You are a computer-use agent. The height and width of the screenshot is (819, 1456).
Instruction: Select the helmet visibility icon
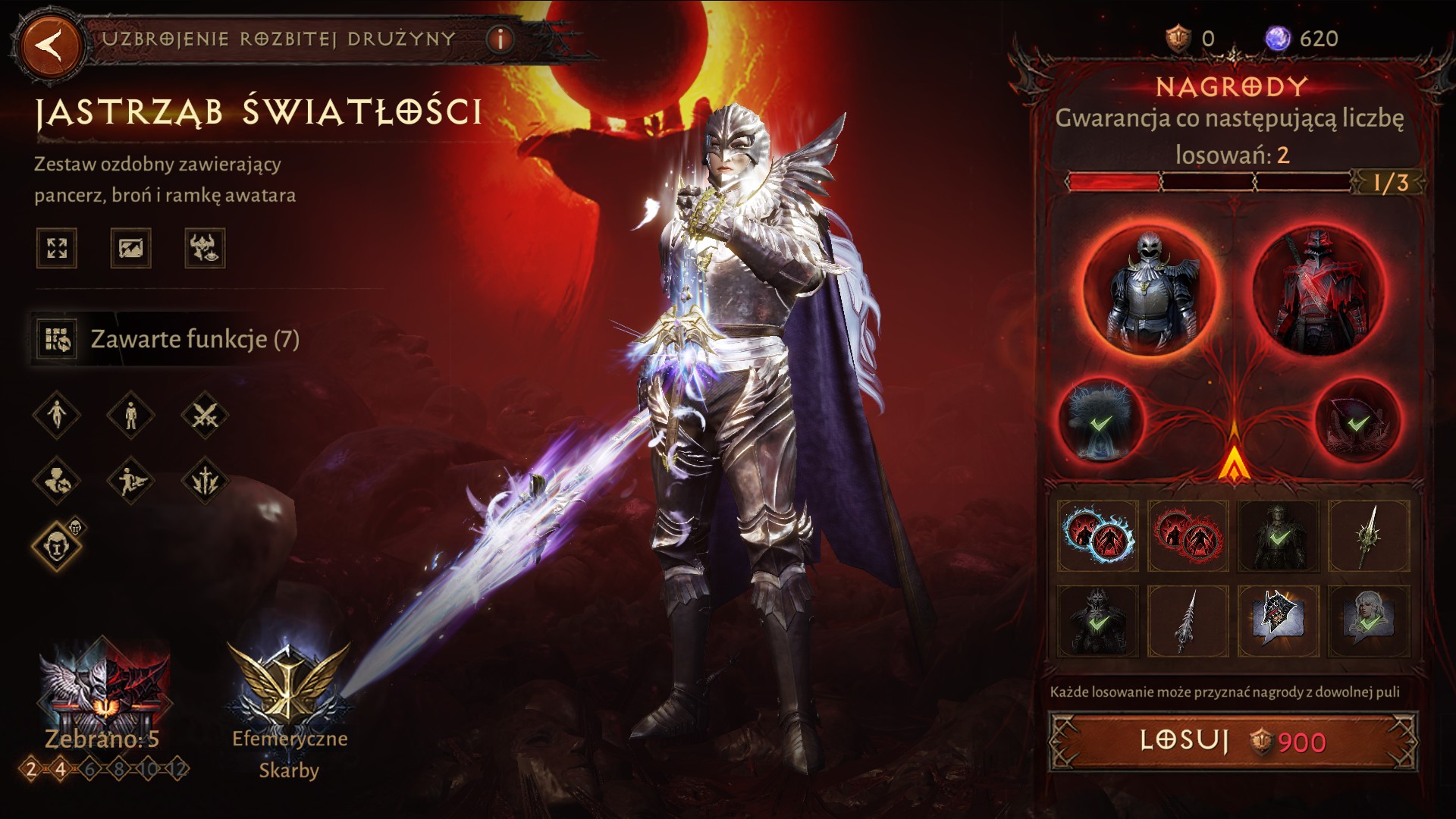[x=205, y=248]
